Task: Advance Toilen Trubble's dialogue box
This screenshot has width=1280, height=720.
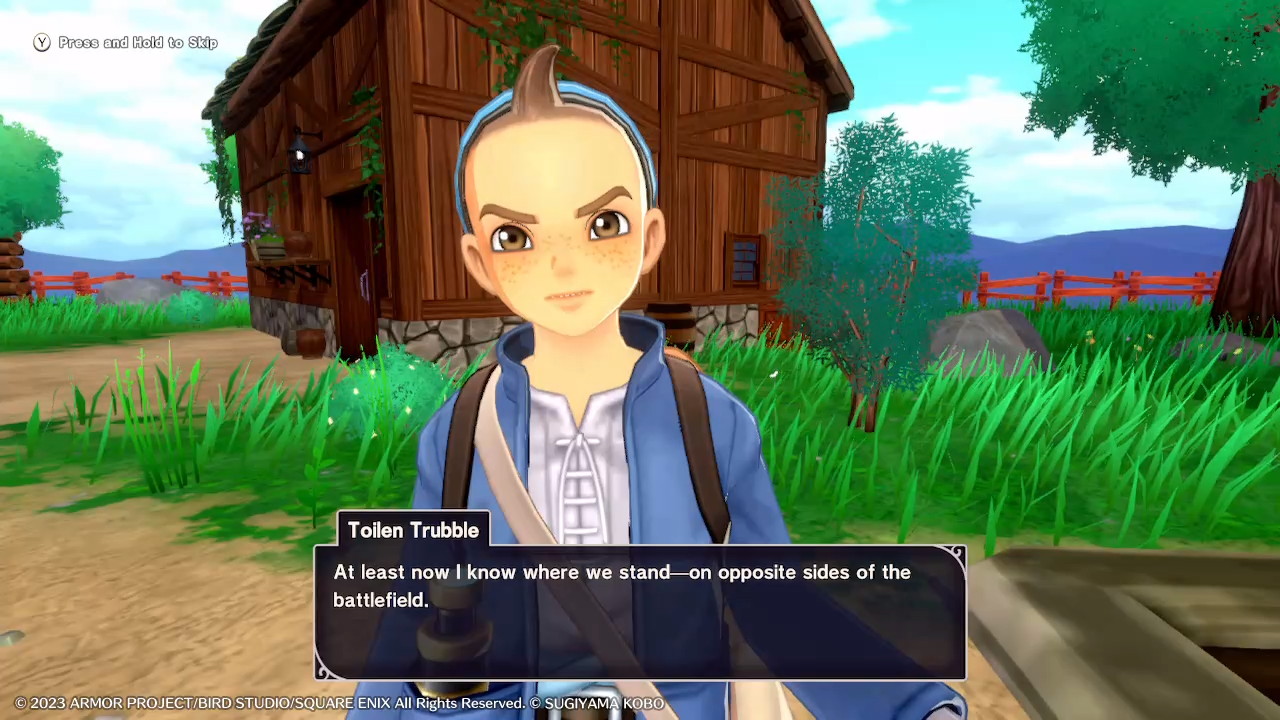Action: 640,611
